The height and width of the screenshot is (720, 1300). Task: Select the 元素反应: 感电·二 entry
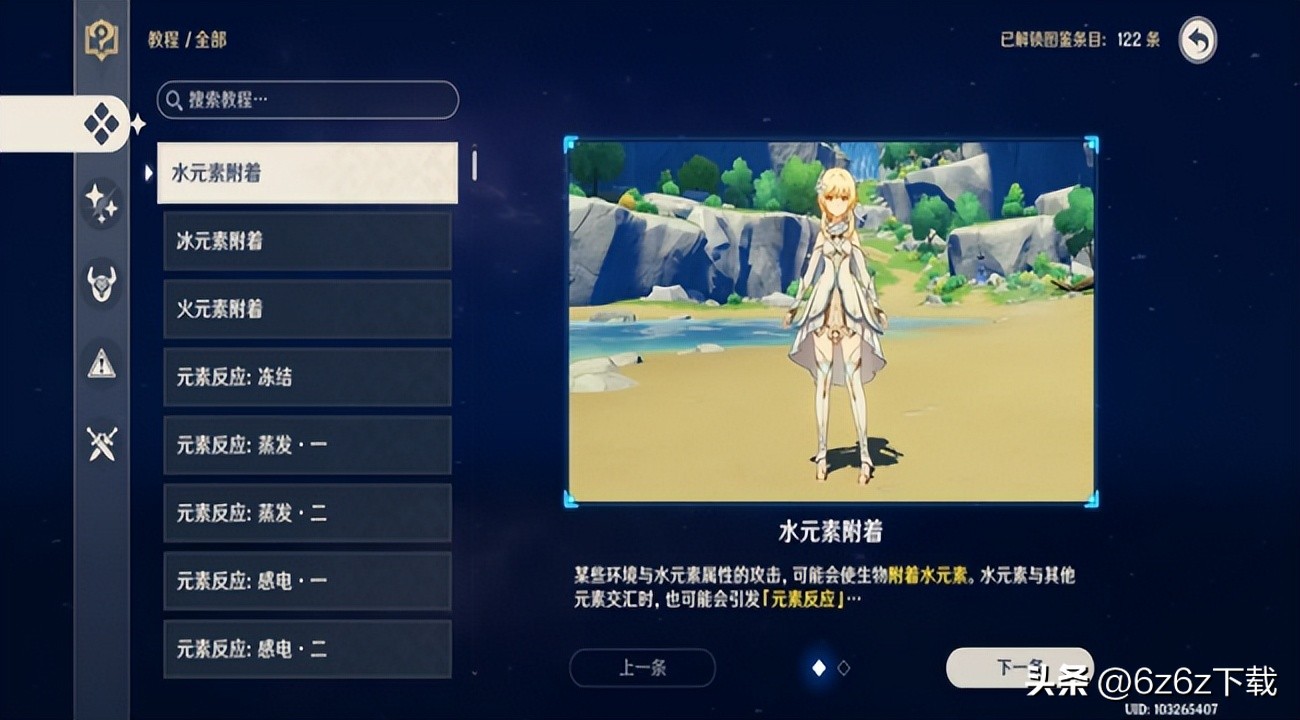coord(306,648)
